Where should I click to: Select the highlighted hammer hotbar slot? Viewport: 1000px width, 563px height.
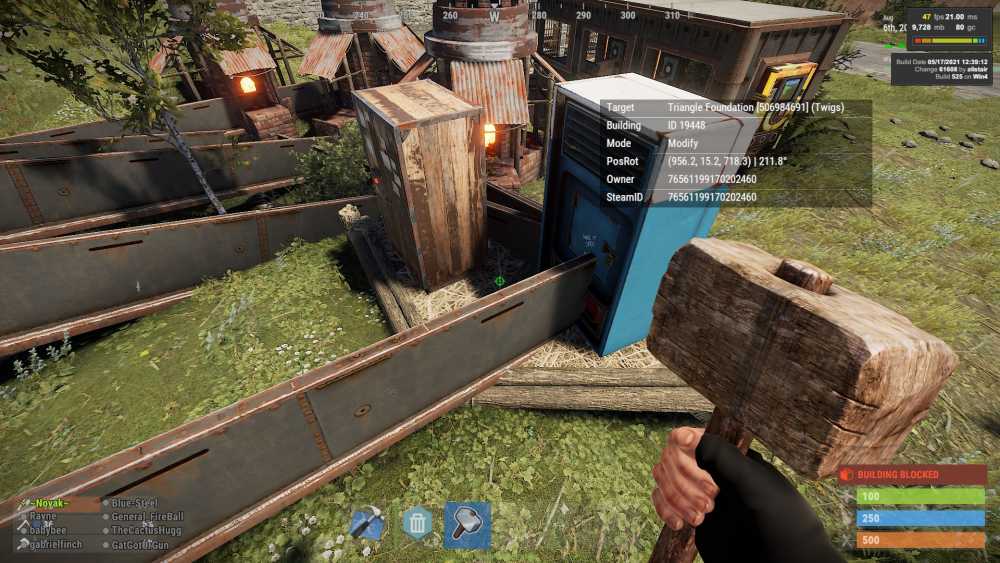pyautogui.click(x=467, y=525)
